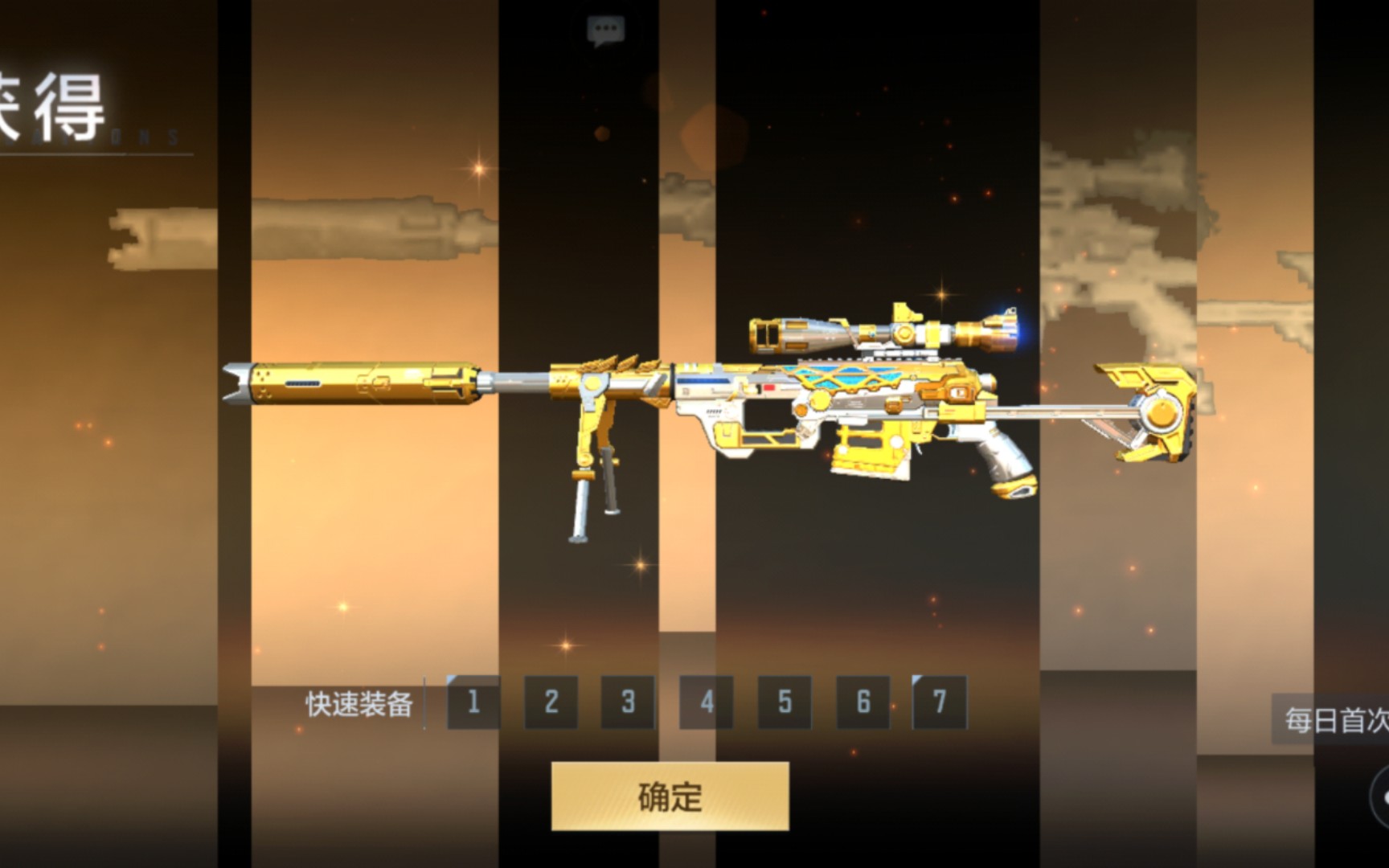Select loadout slot 5
This screenshot has width=1389, height=868.
click(785, 702)
